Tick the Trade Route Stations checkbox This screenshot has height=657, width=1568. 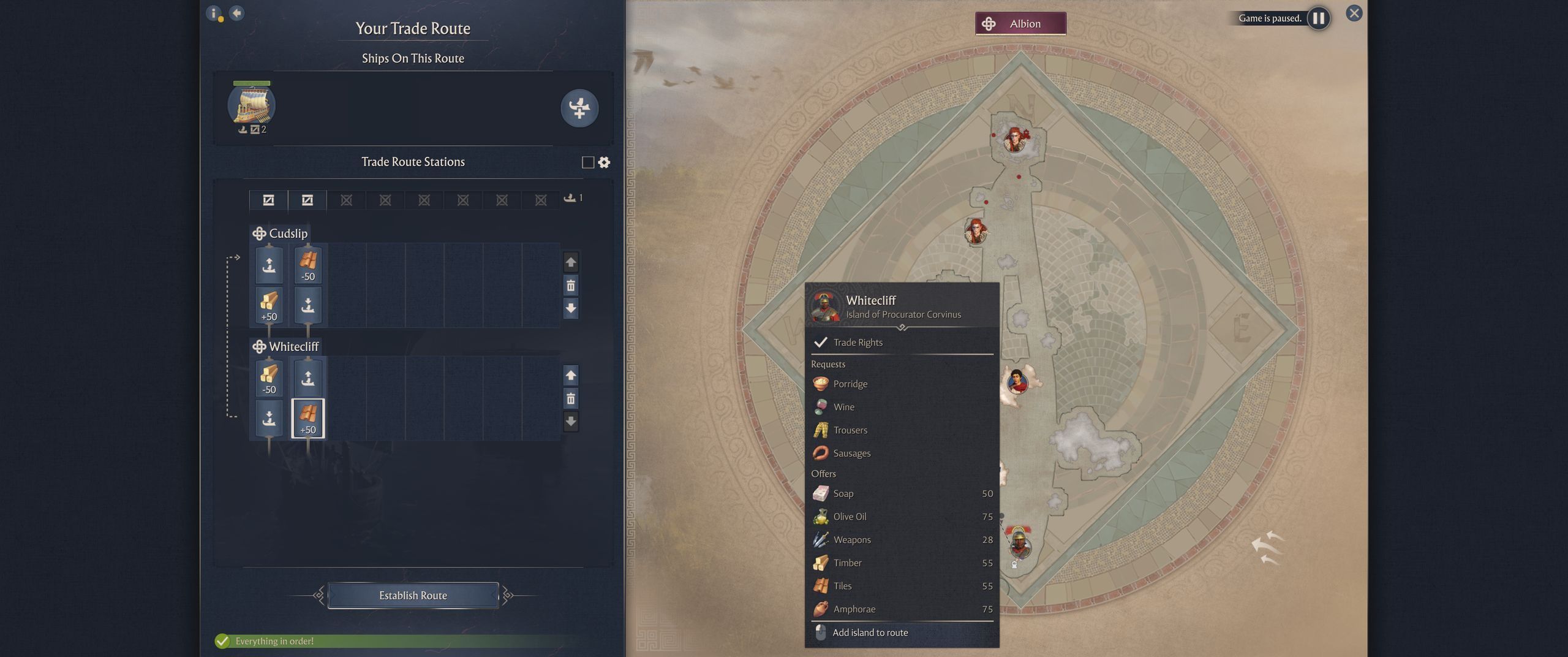point(587,162)
